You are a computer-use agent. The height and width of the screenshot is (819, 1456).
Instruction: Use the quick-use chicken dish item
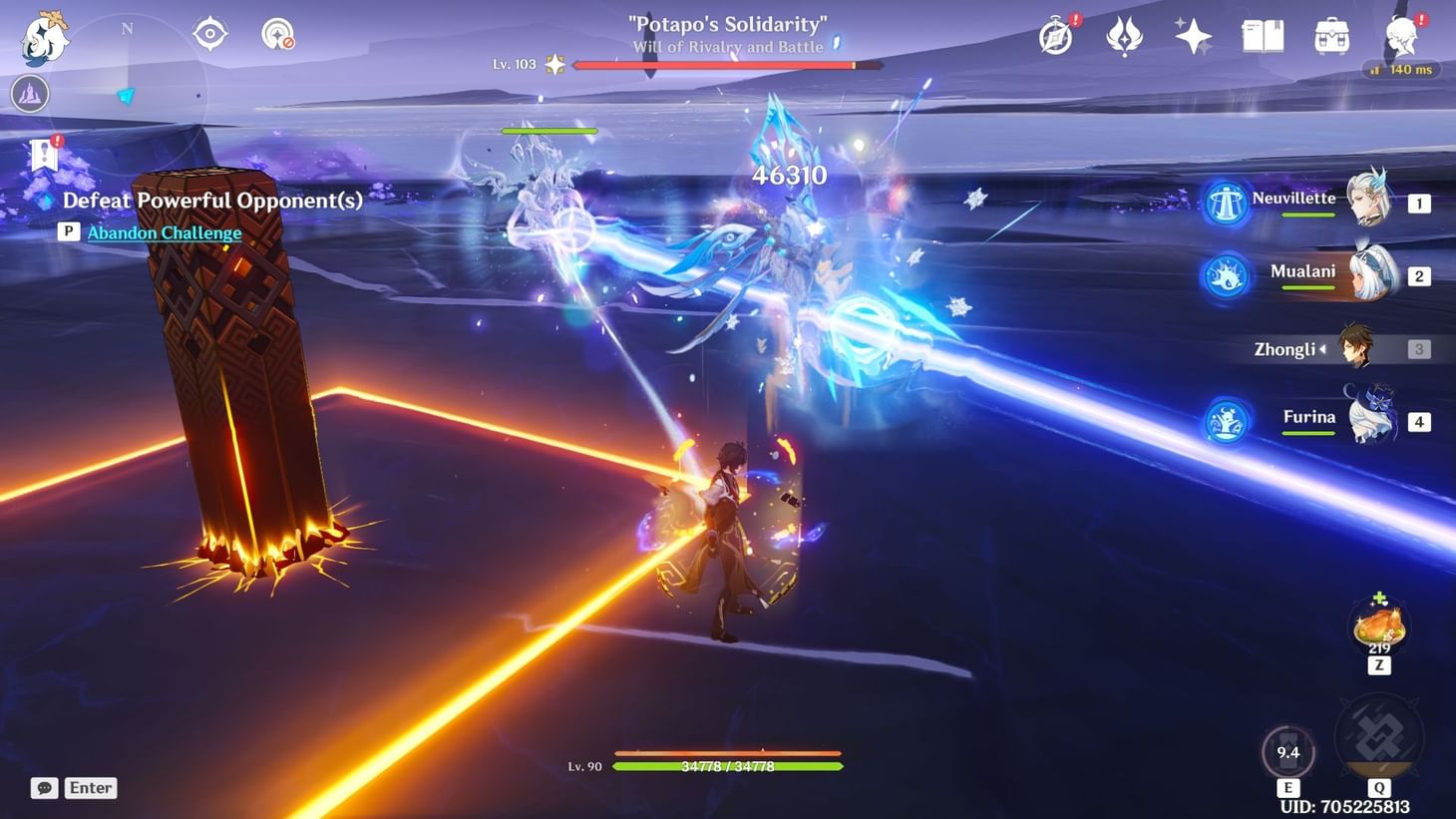click(x=1378, y=626)
